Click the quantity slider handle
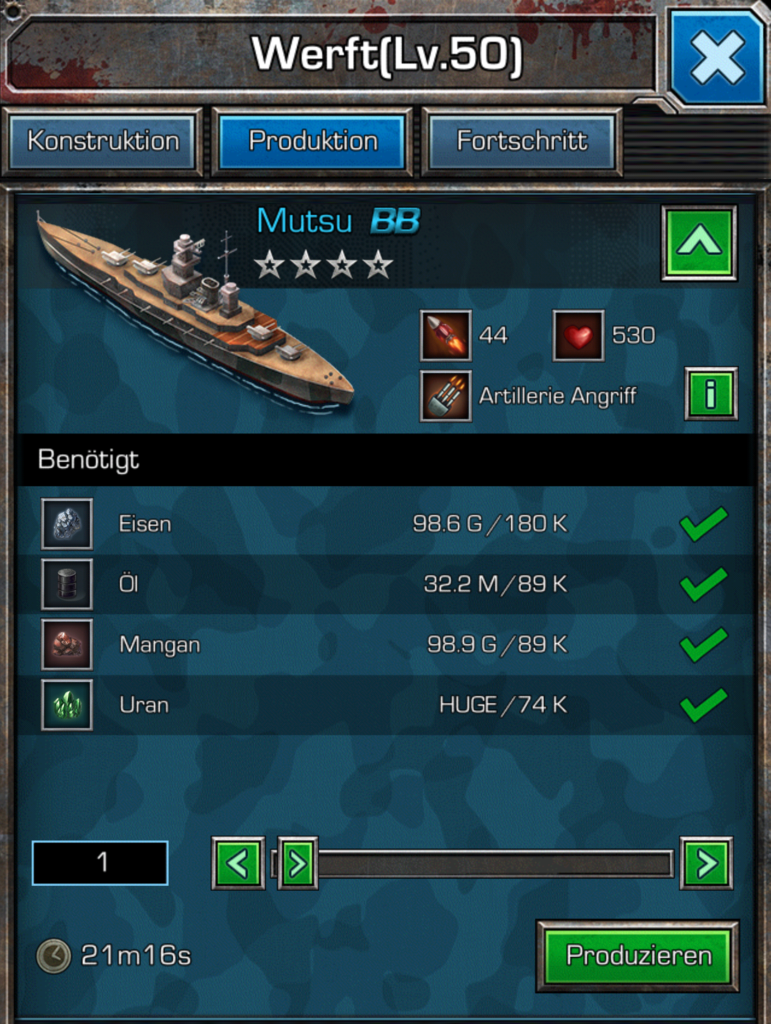Image resolution: width=771 pixels, height=1024 pixels. point(297,863)
